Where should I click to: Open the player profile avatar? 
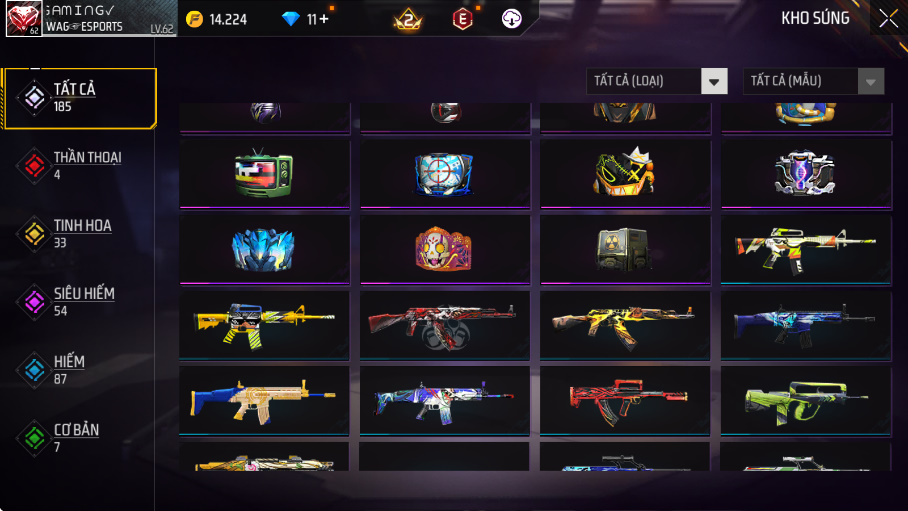point(23,18)
